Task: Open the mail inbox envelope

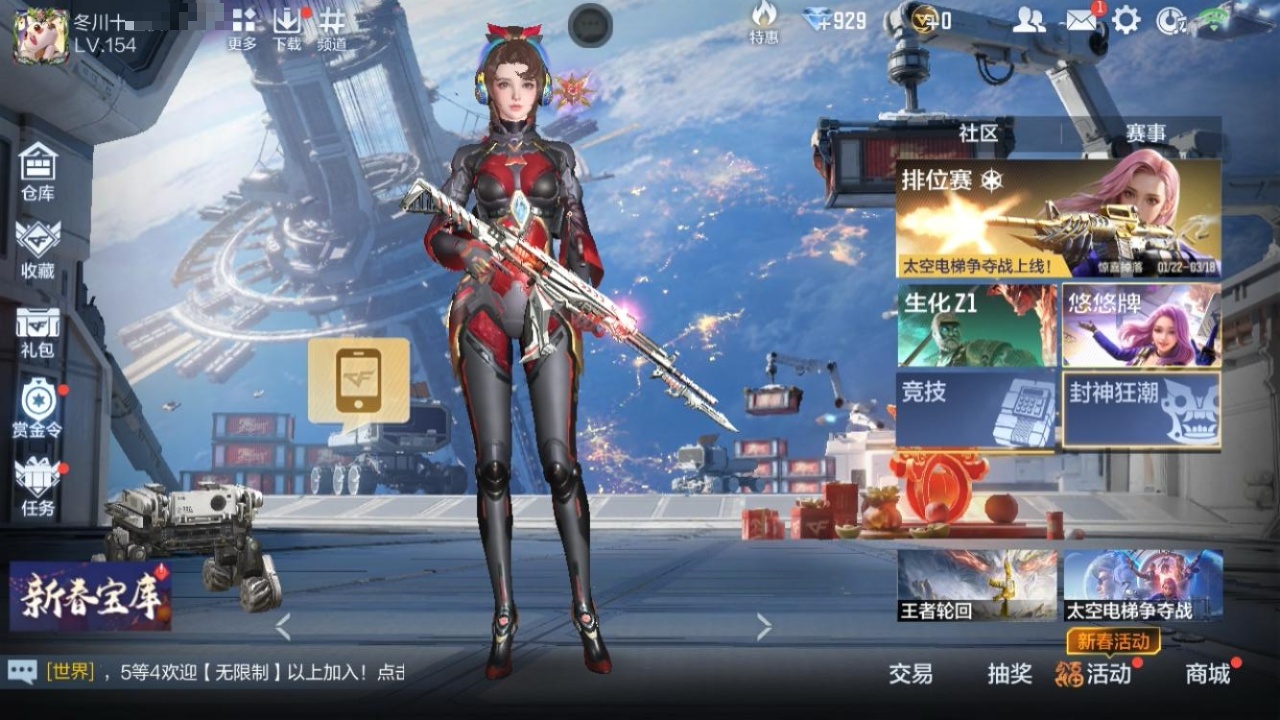Action: pos(1081,20)
